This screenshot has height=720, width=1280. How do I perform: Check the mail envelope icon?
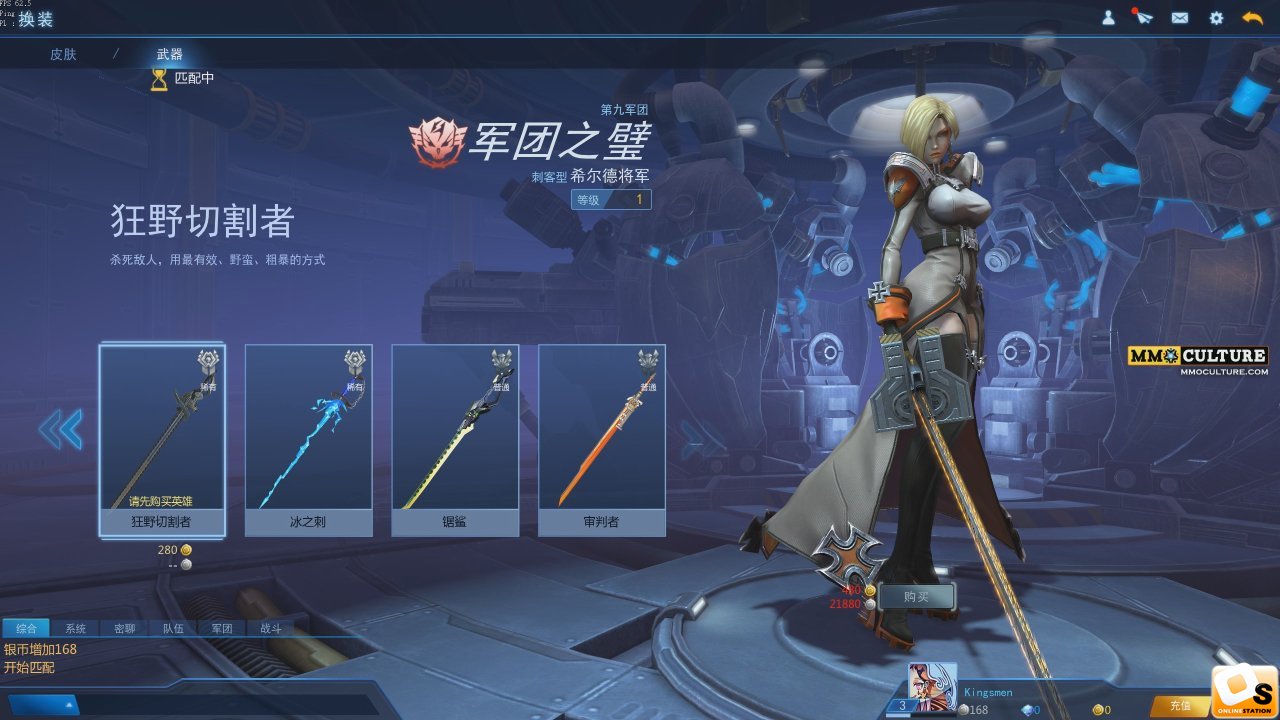(x=1180, y=18)
